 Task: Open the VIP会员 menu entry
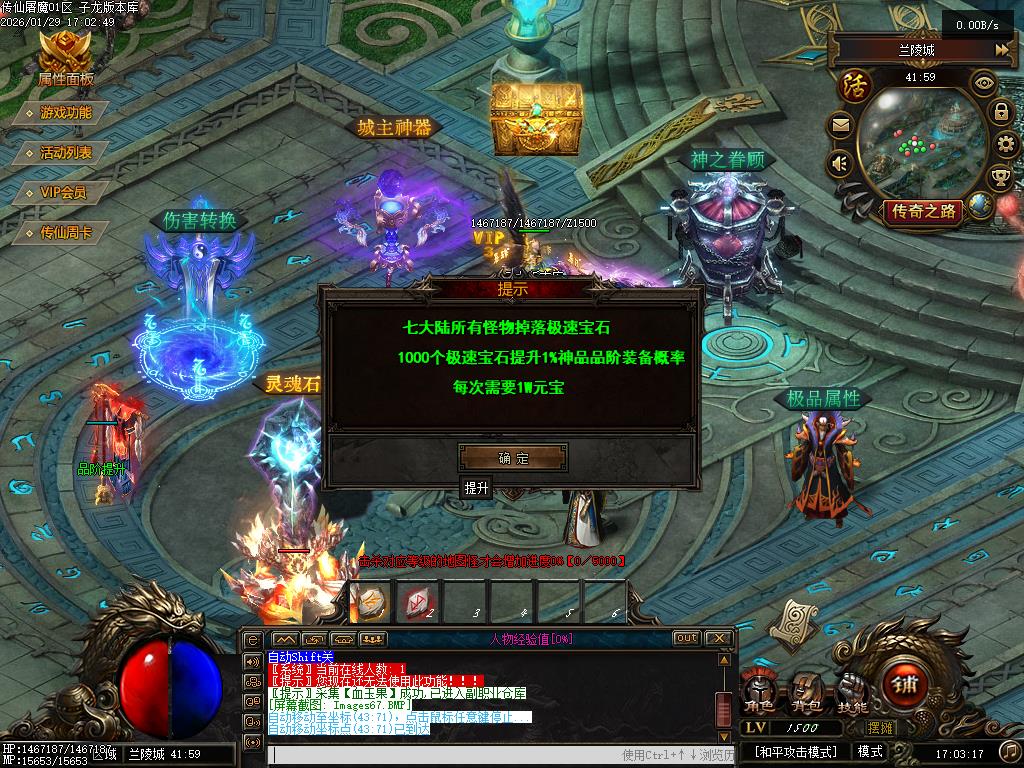click(x=63, y=193)
